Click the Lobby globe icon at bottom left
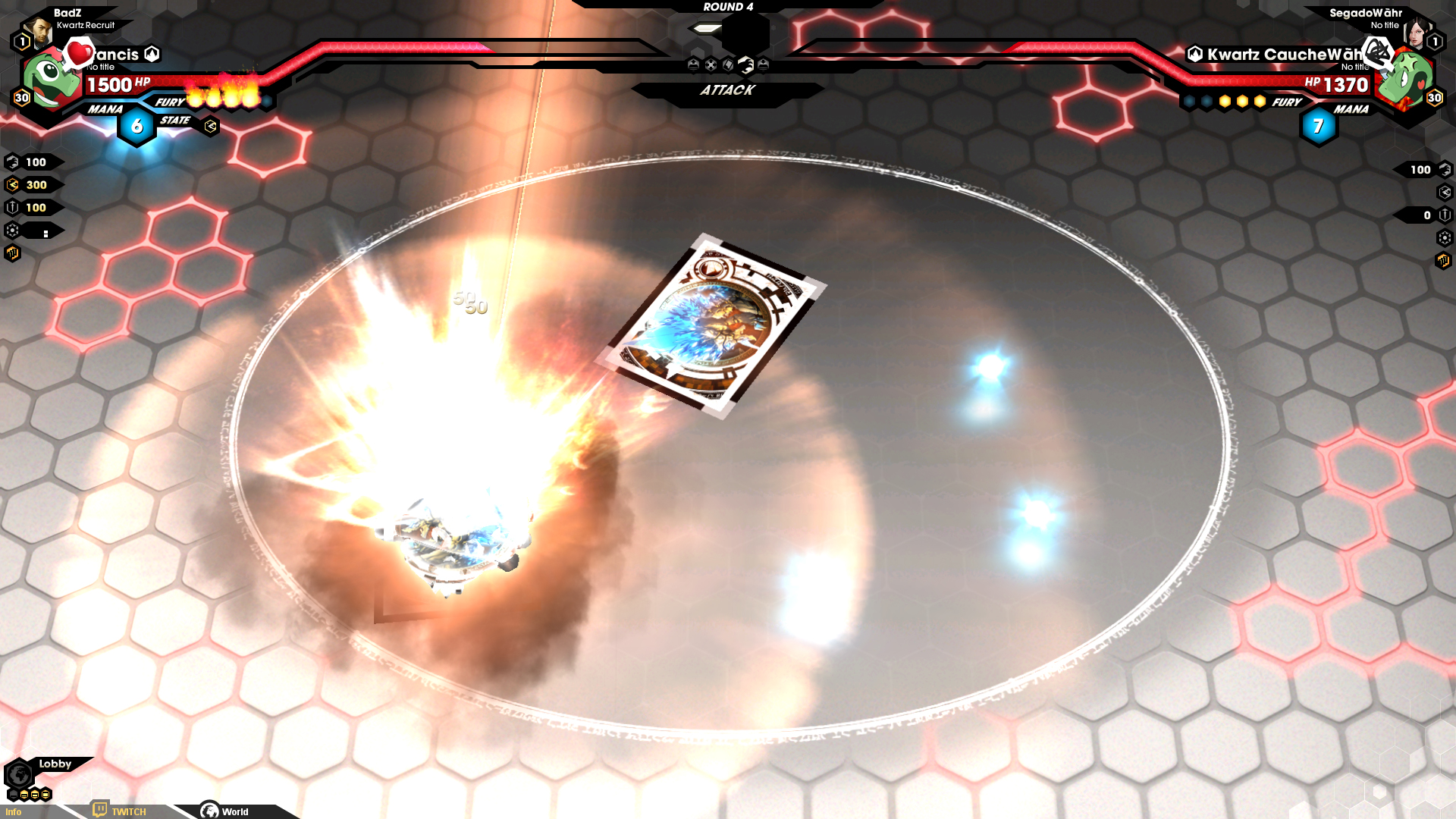Screen dimensions: 1456x819 pyautogui.click(x=19, y=774)
